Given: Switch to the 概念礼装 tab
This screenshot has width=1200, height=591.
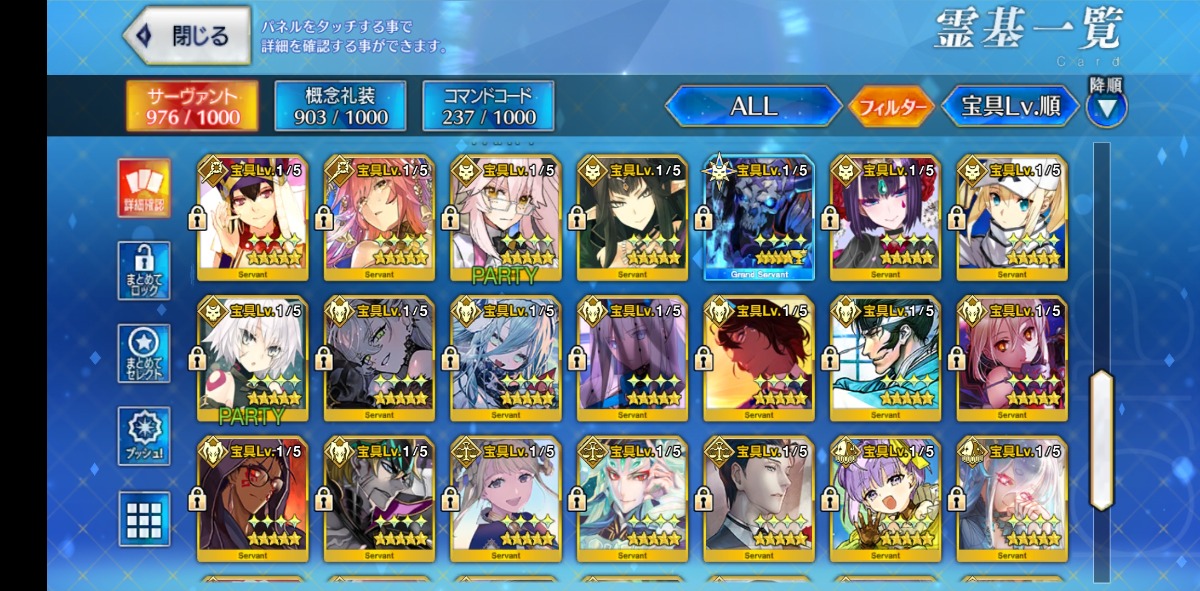Looking at the screenshot, I should (340, 106).
